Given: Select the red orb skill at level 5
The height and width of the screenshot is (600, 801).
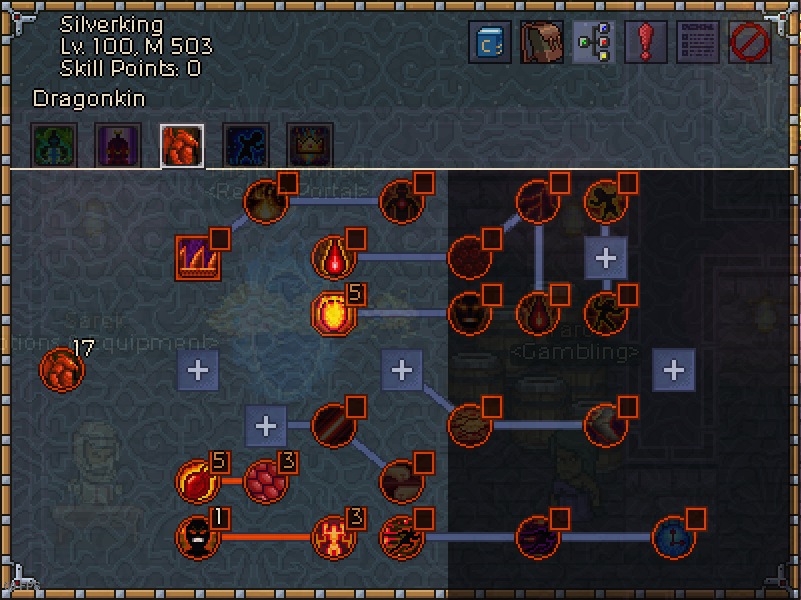Looking at the screenshot, I should [x=197, y=480].
